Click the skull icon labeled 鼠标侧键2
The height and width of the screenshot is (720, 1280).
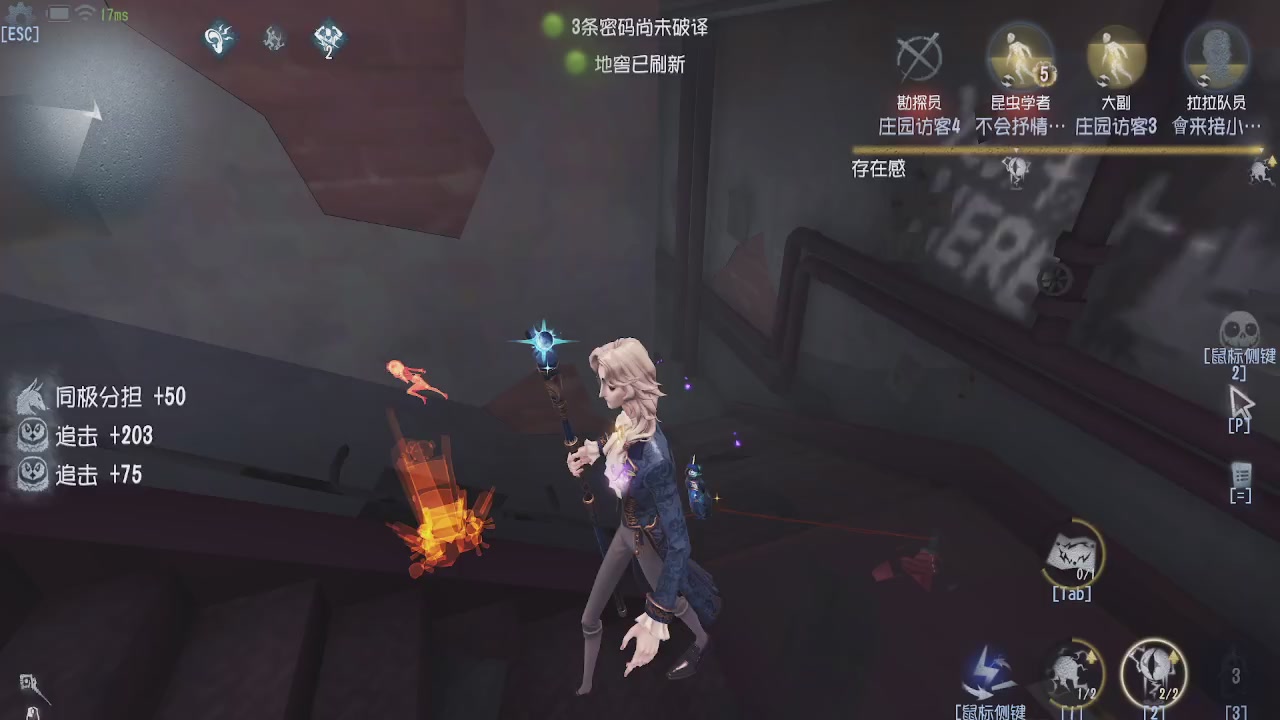(x=1240, y=330)
